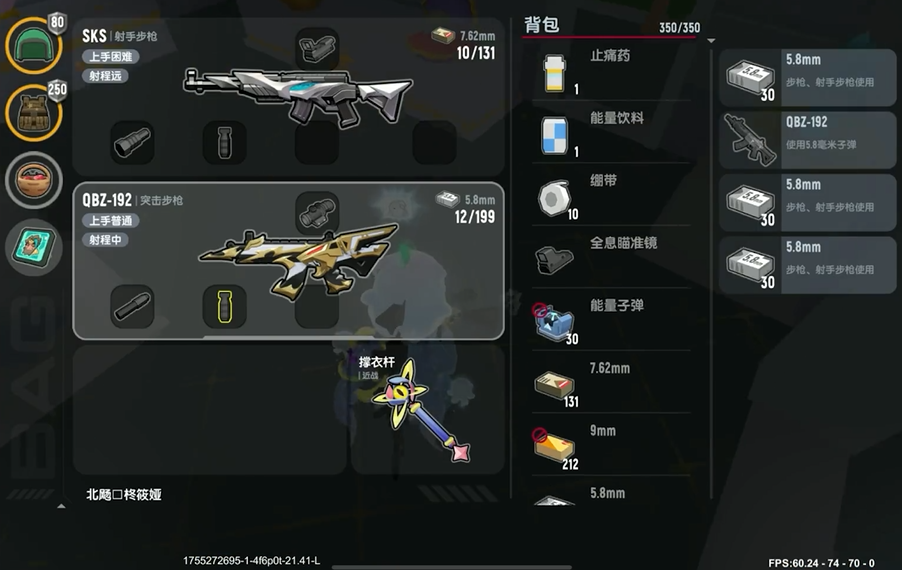
Task: Select the QBZ-192 assault rifle slot
Action: click(290, 258)
